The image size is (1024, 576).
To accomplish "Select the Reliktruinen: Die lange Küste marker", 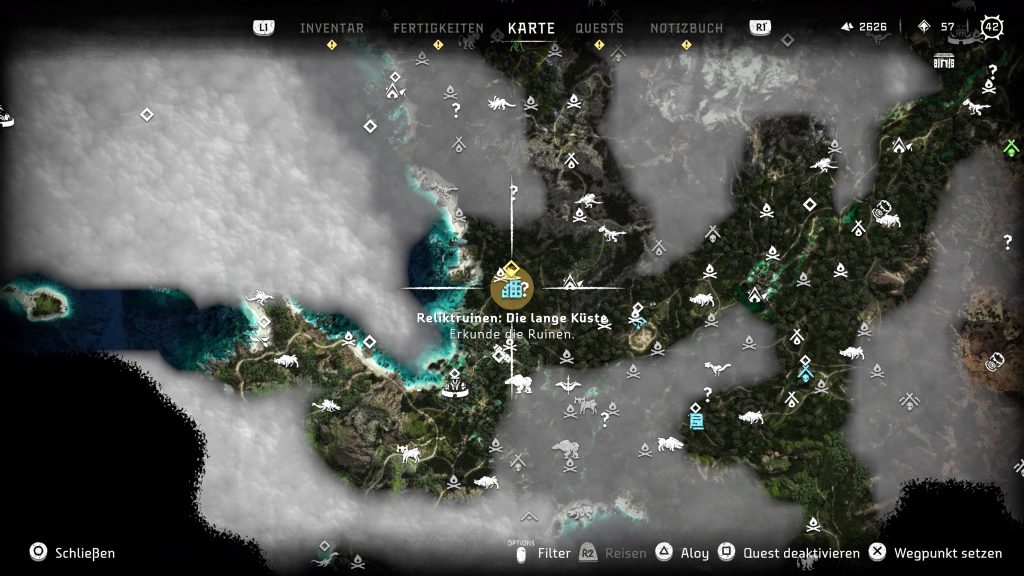I will (512, 288).
